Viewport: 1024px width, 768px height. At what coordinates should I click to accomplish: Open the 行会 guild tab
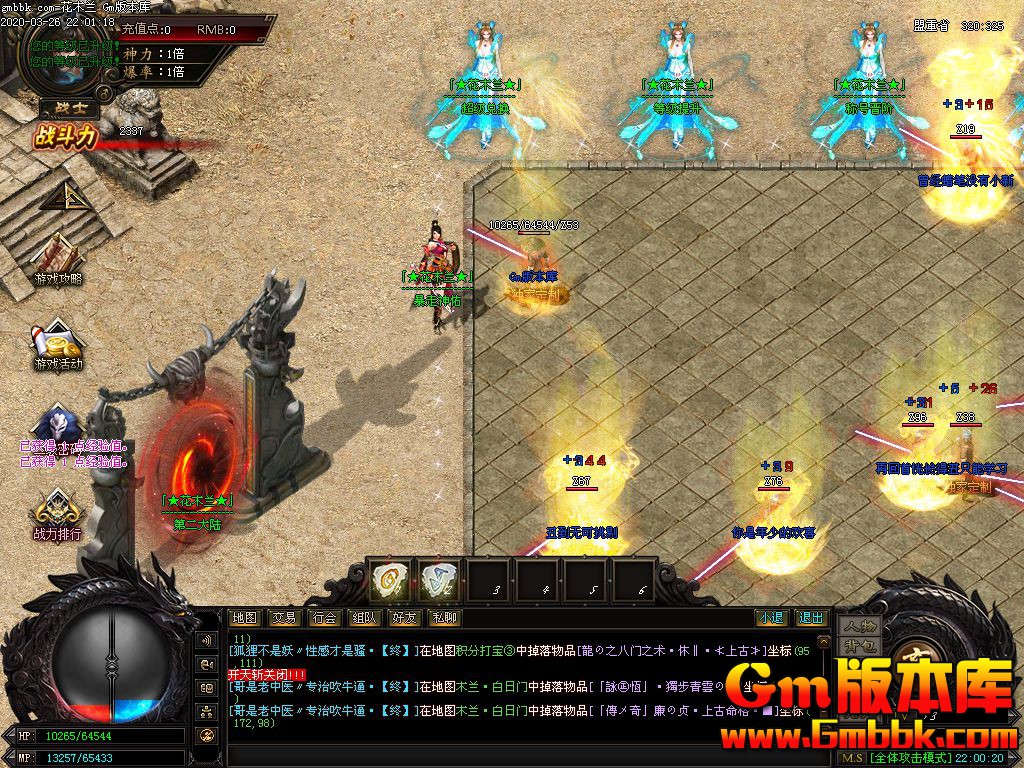tap(324, 618)
